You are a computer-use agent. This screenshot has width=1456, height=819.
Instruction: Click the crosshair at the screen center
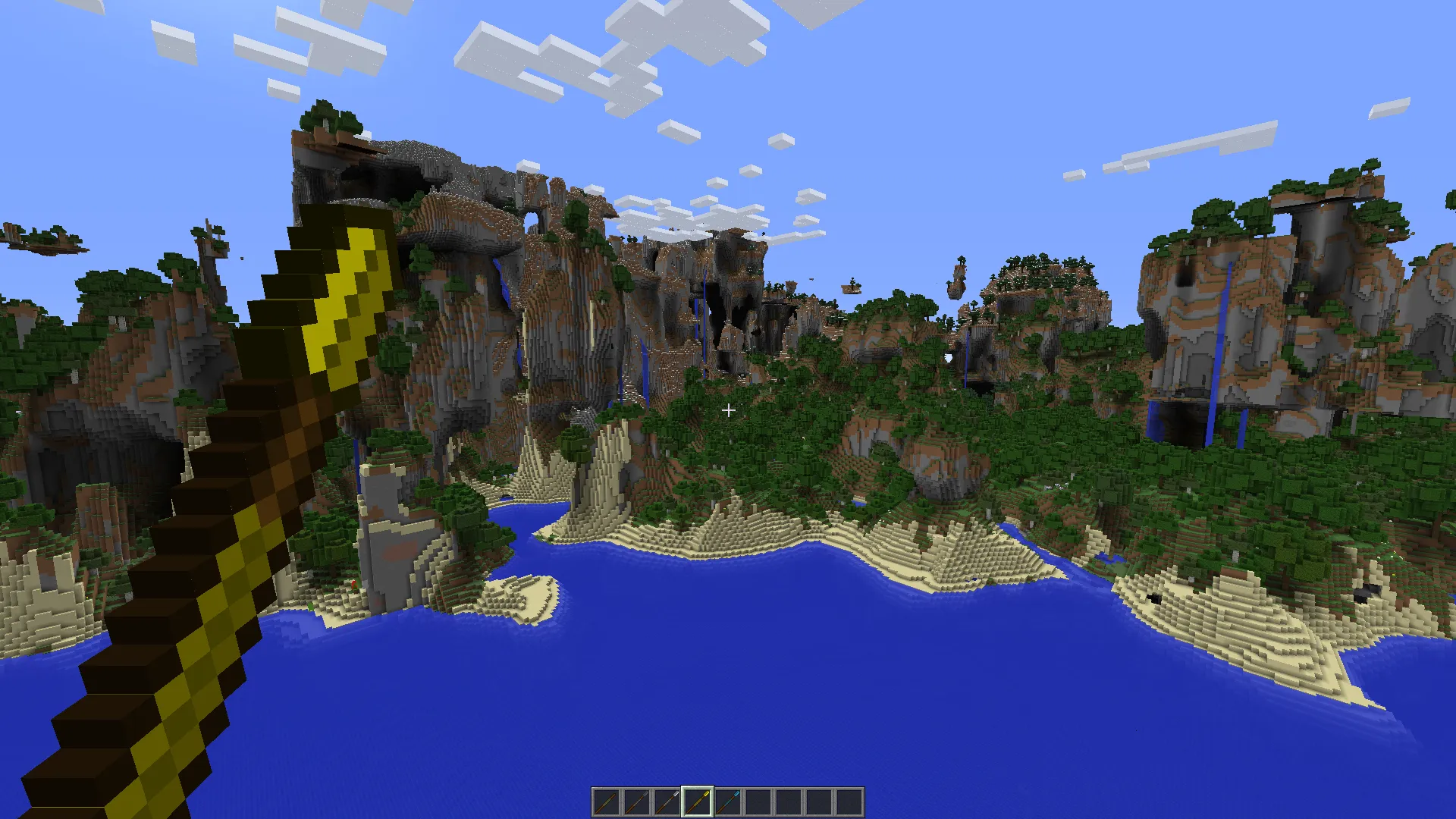click(x=728, y=409)
